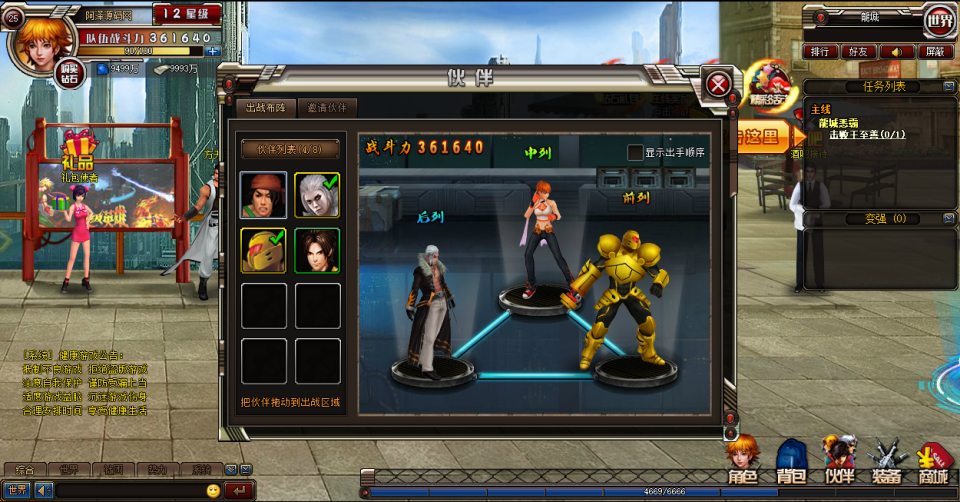Click the 世界 world map button
The height and width of the screenshot is (502, 960).
[x=939, y=18]
